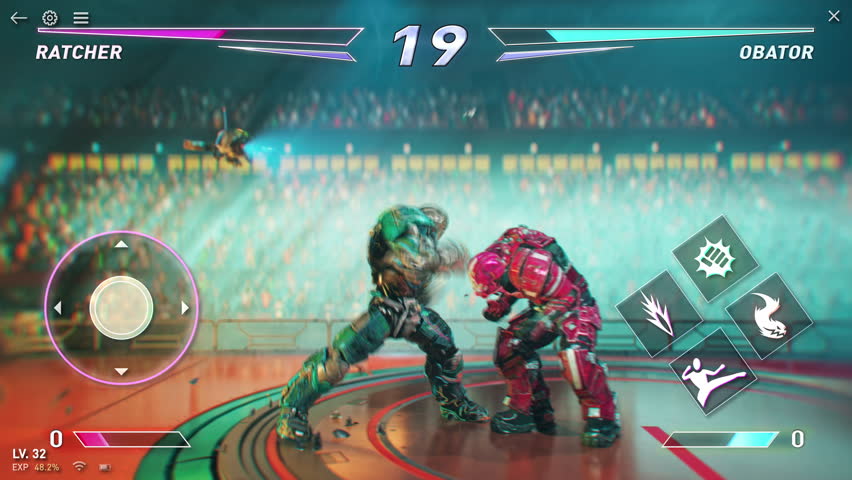Image resolution: width=852 pixels, height=480 pixels.
Task: Tap the joystick's down arrow
Action: coord(121,371)
